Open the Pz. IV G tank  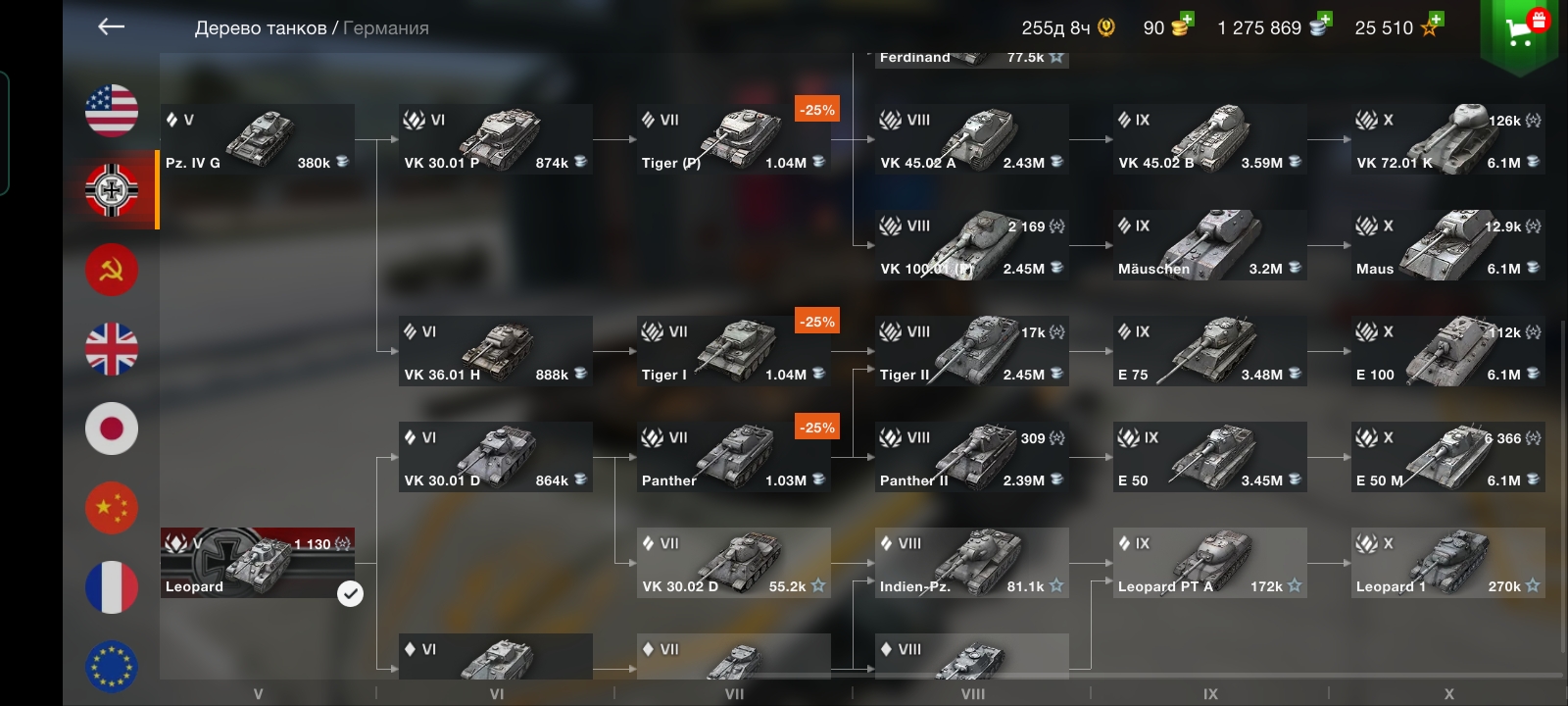point(257,139)
